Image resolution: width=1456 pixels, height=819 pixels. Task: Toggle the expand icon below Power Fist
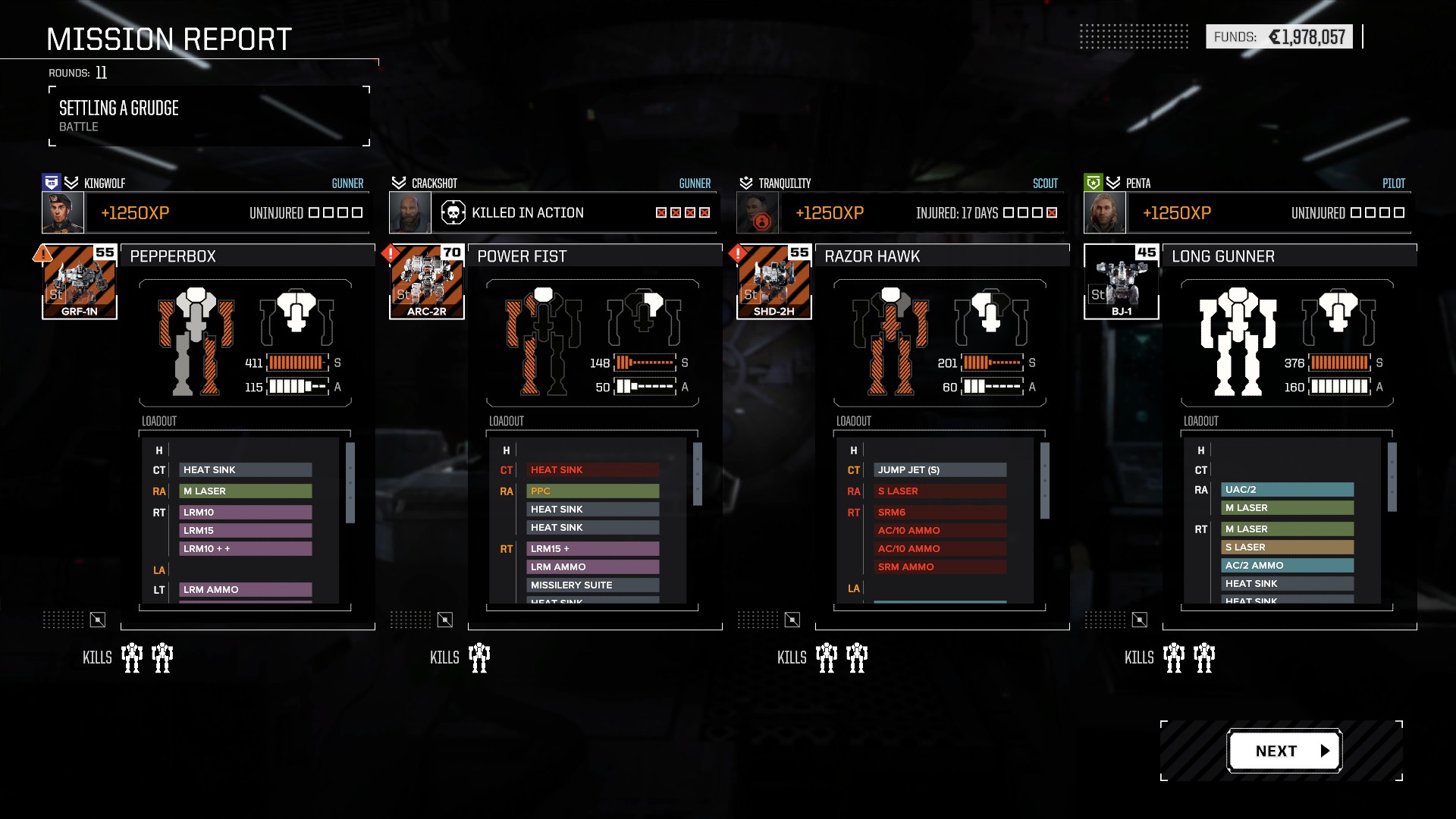(445, 620)
